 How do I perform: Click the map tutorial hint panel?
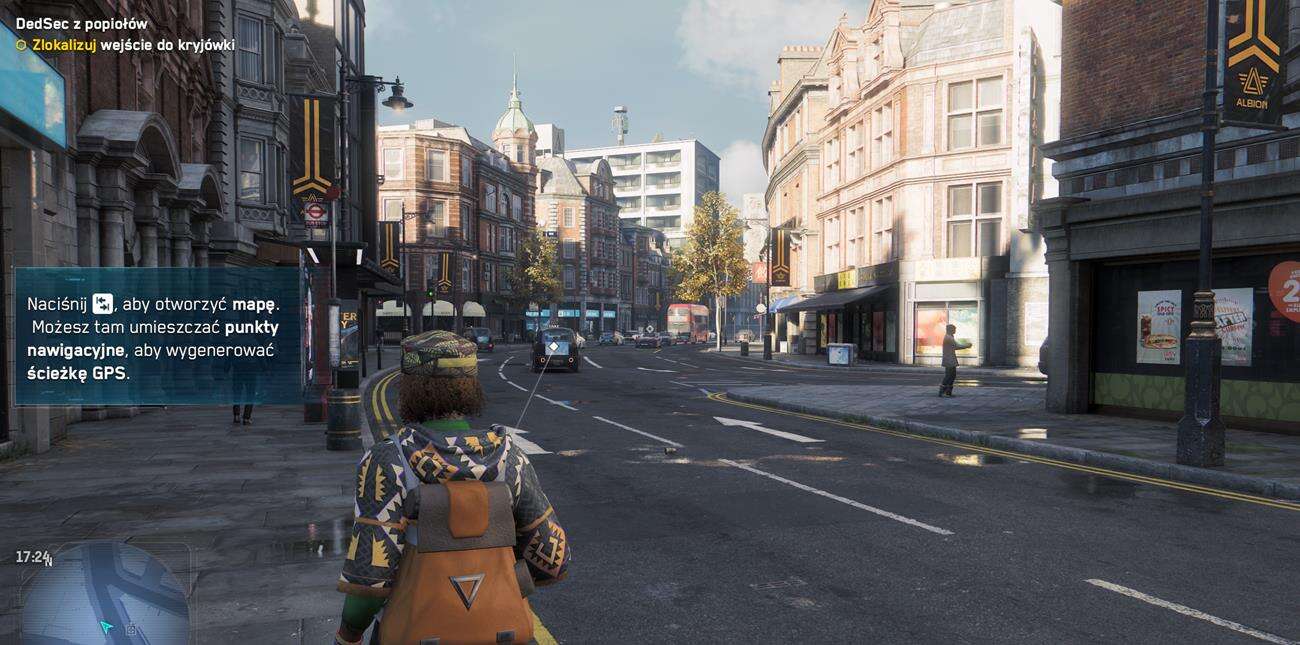(157, 336)
